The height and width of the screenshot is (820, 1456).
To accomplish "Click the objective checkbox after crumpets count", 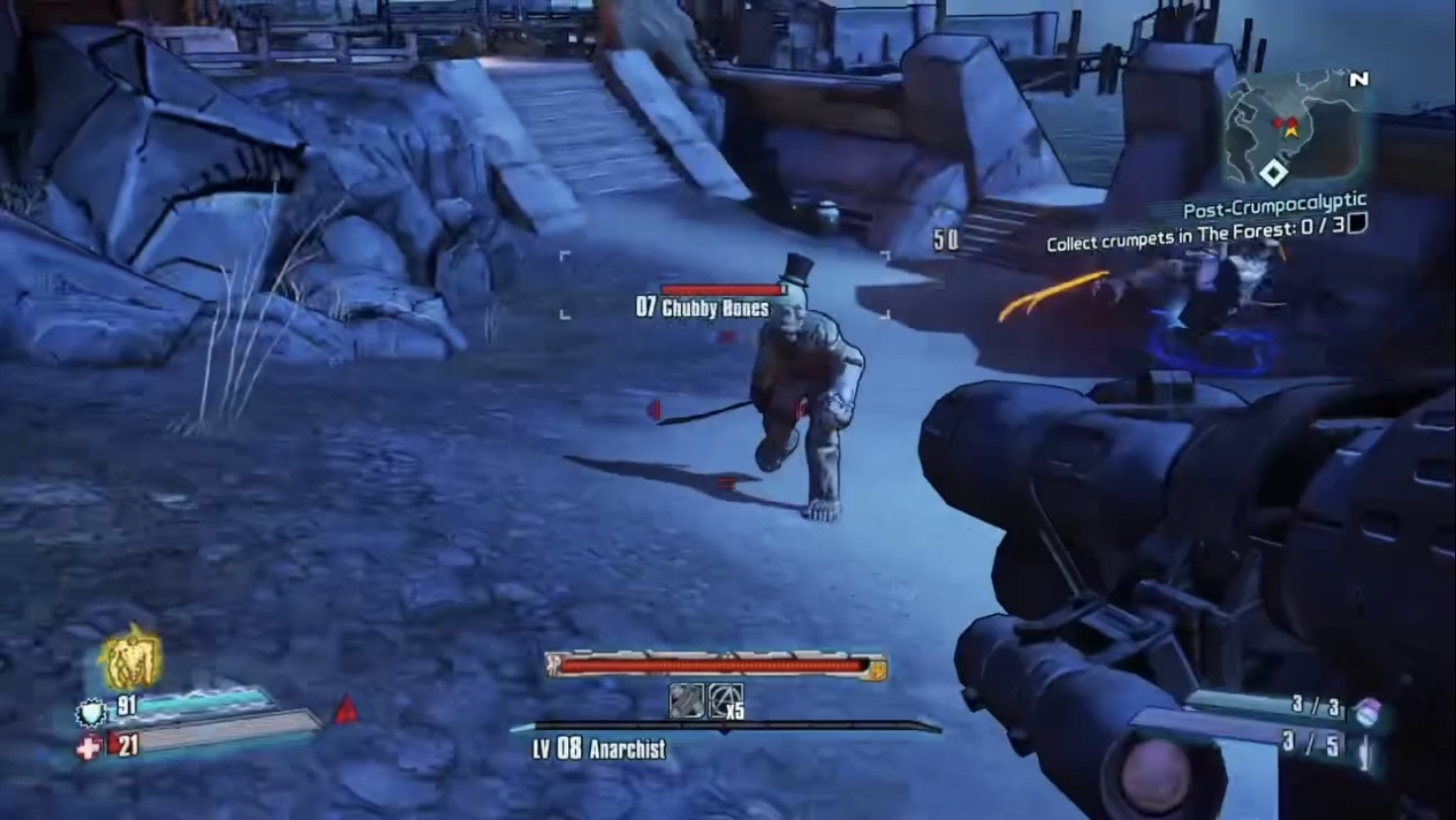I will point(1359,225).
